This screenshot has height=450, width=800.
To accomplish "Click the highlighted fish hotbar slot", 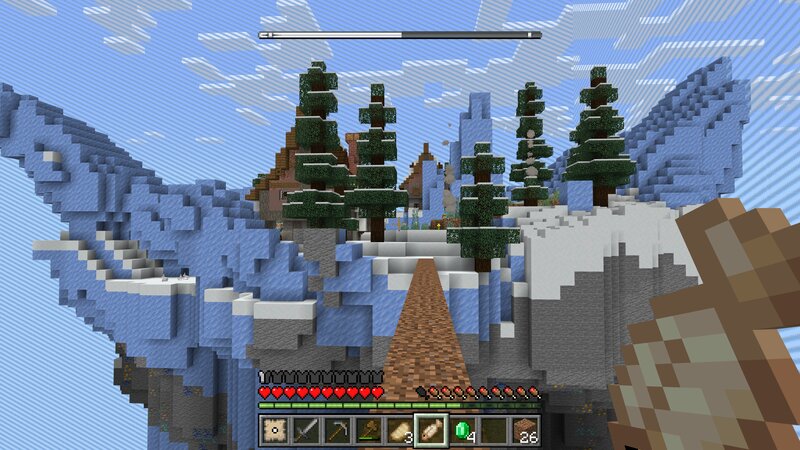I will (x=431, y=431).
